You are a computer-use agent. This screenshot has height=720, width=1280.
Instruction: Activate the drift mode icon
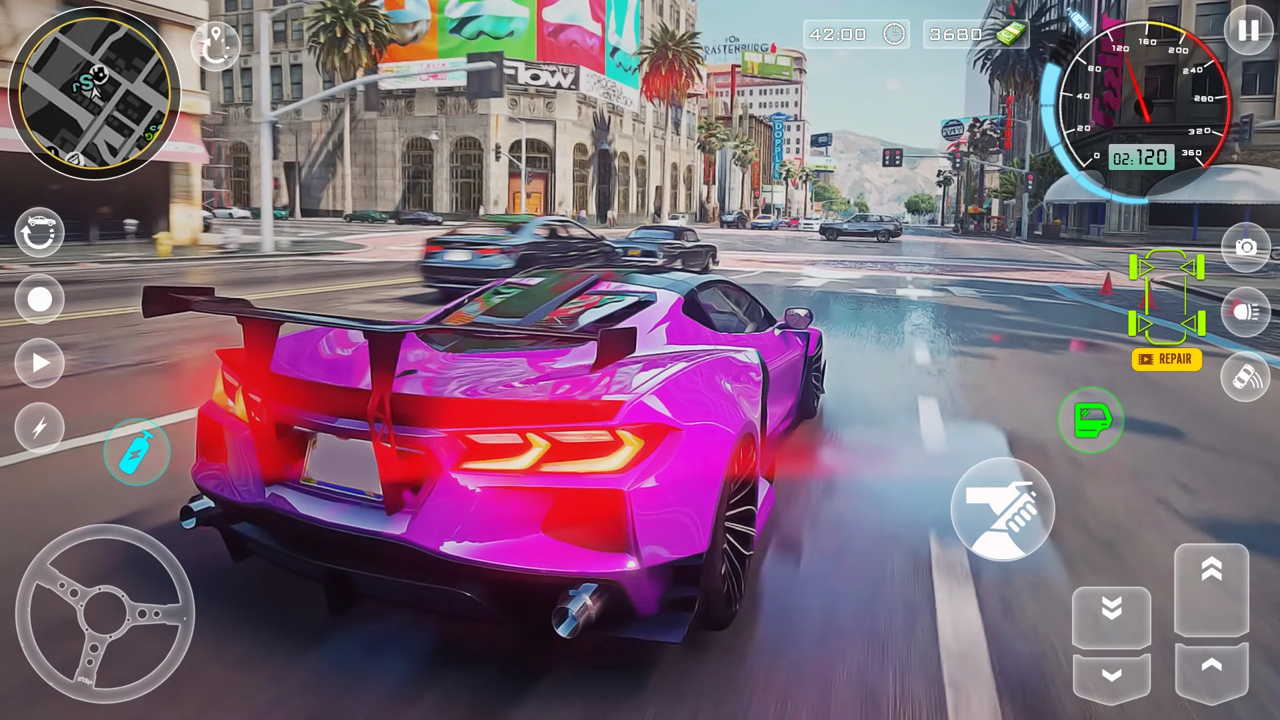click(1246, 378)
